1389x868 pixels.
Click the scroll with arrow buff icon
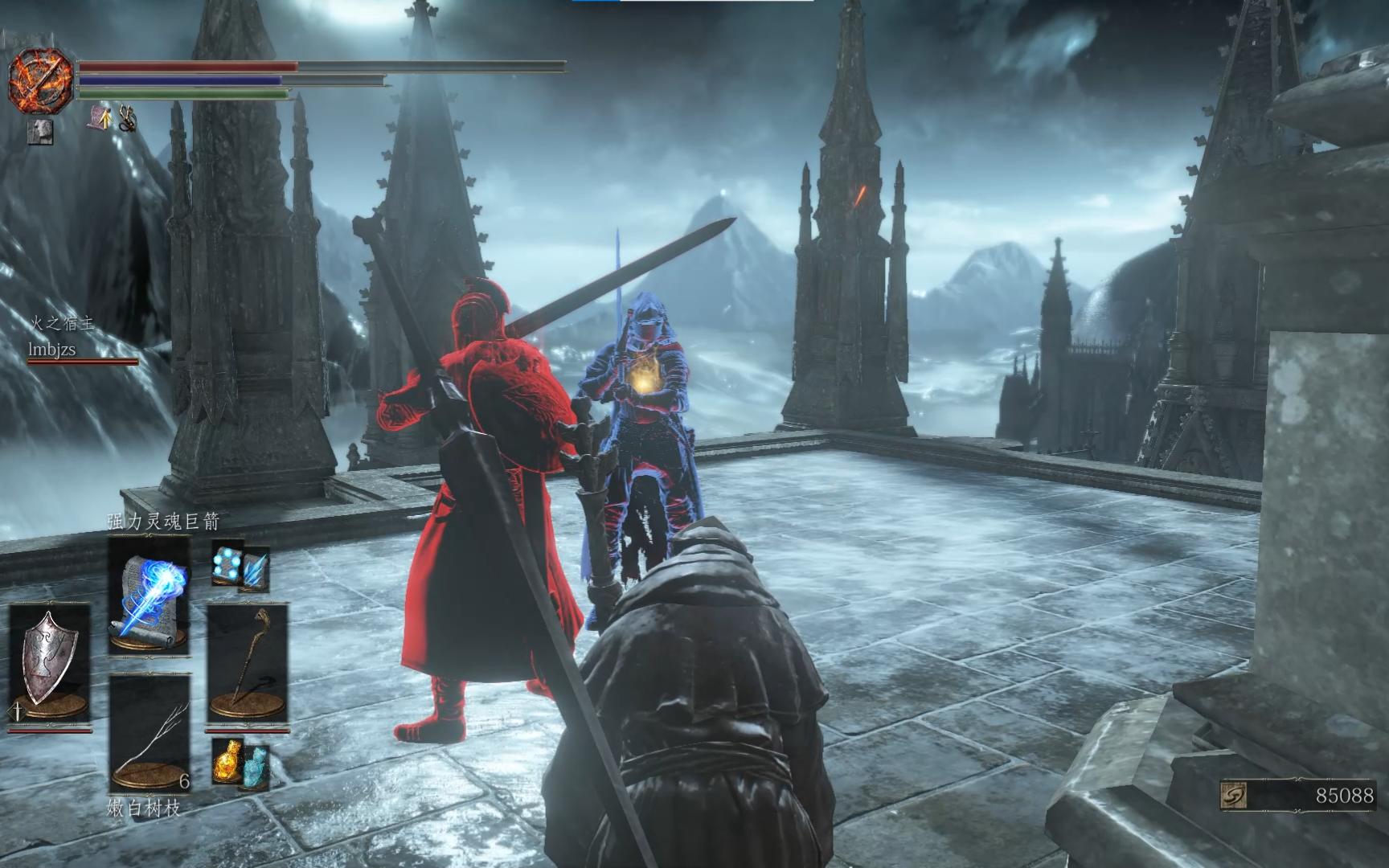[100, 118]
